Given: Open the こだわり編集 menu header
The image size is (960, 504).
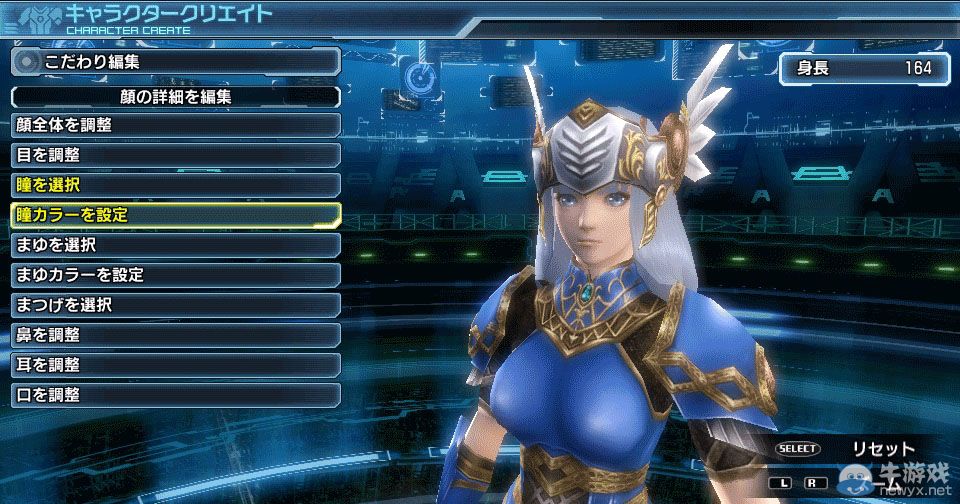Looking at the screenshot, I should (x=175, y=61).
